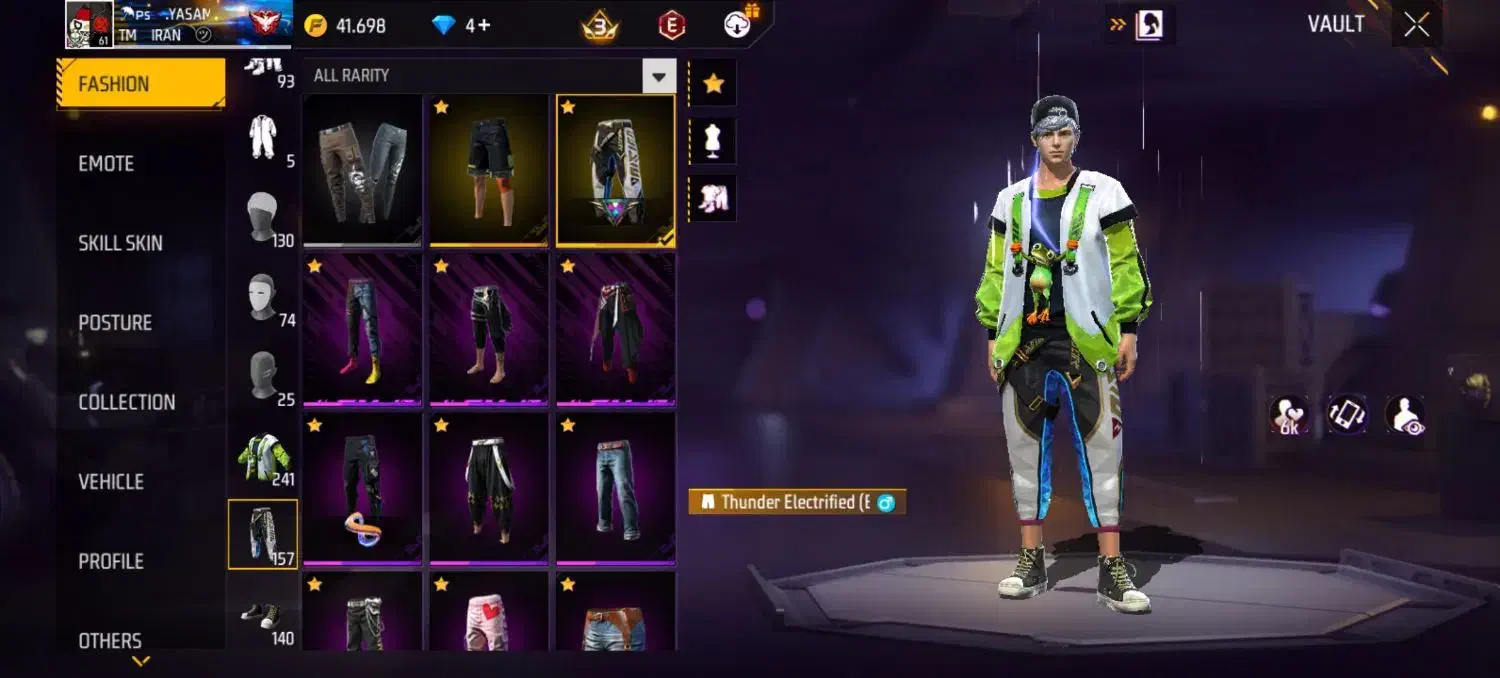Switch to the Emote section
1500x678 pixels.
pos(106,164)
